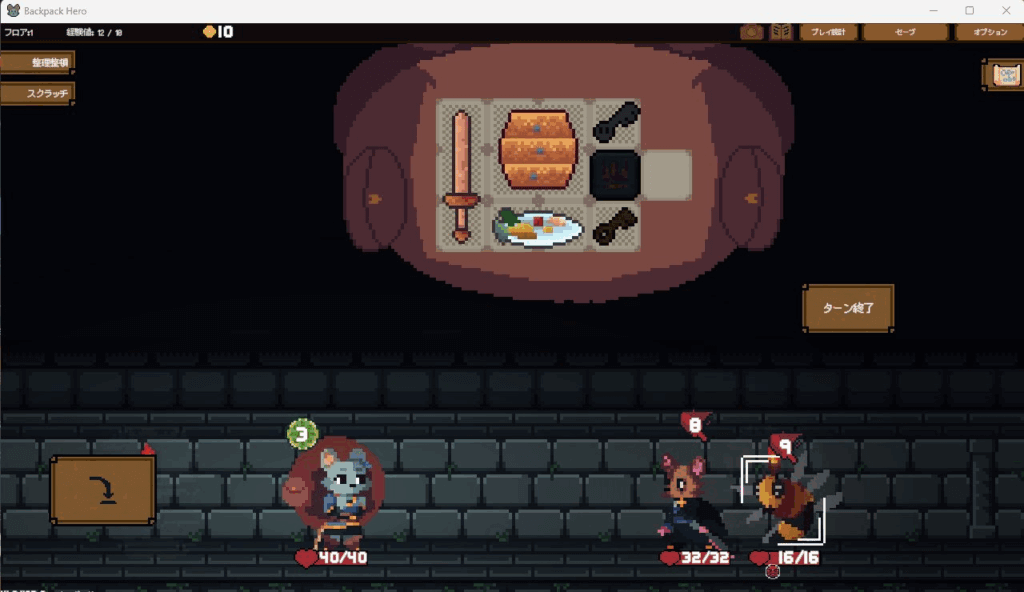Open the book icon in the top bar
1024x592 pixels.
(781, 32)
